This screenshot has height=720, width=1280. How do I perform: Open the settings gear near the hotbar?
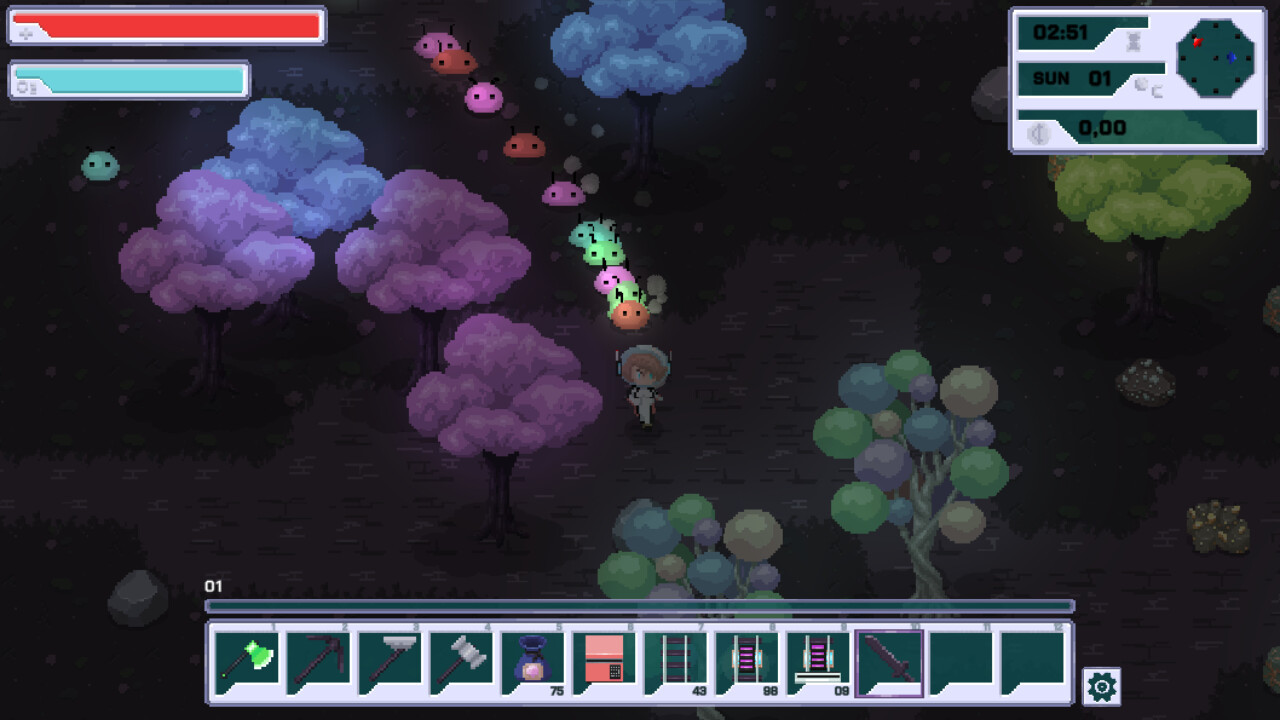[x=1100, y=688]
